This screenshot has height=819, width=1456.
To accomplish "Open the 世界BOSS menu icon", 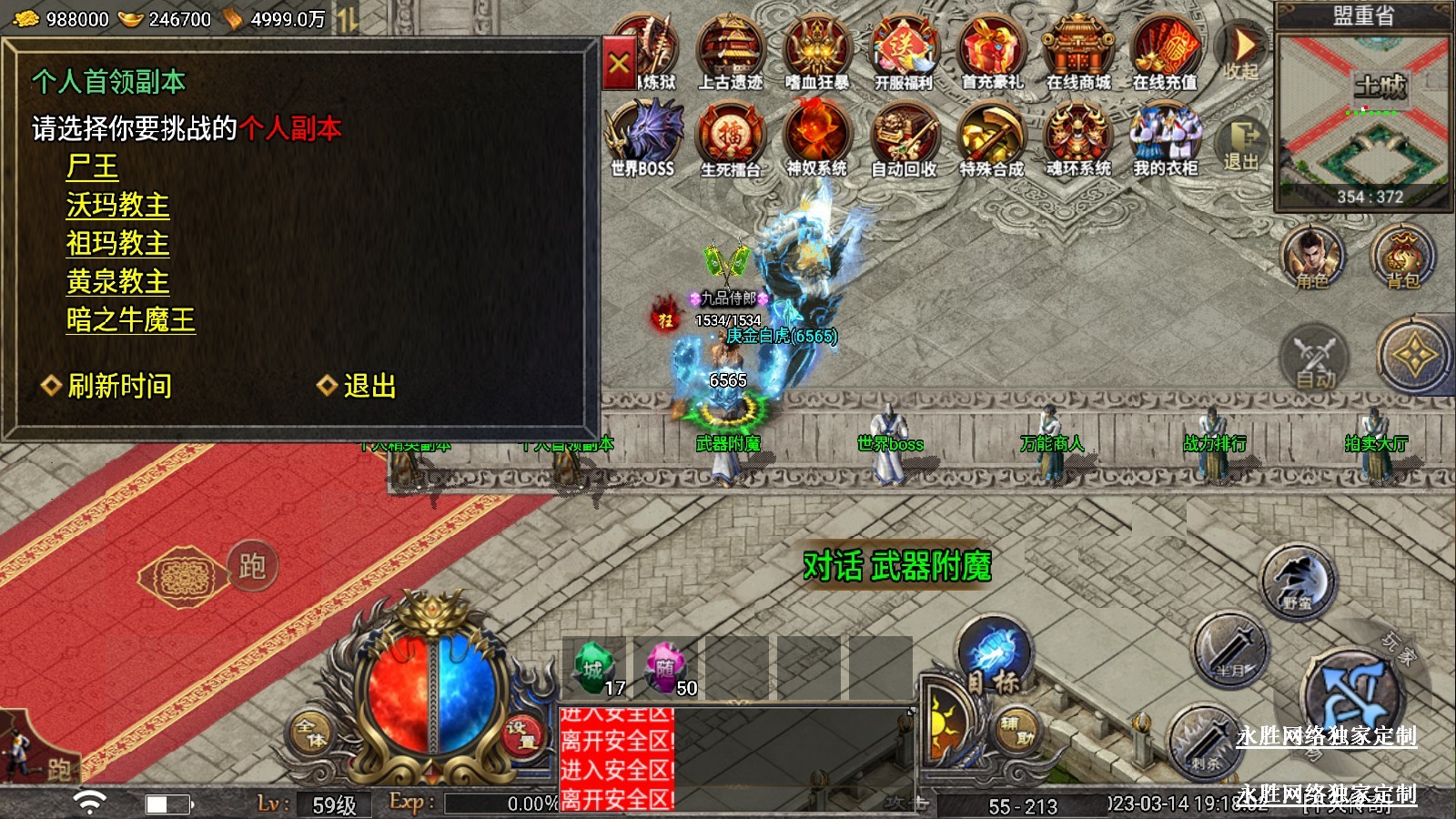I will (x=643, y=138).
